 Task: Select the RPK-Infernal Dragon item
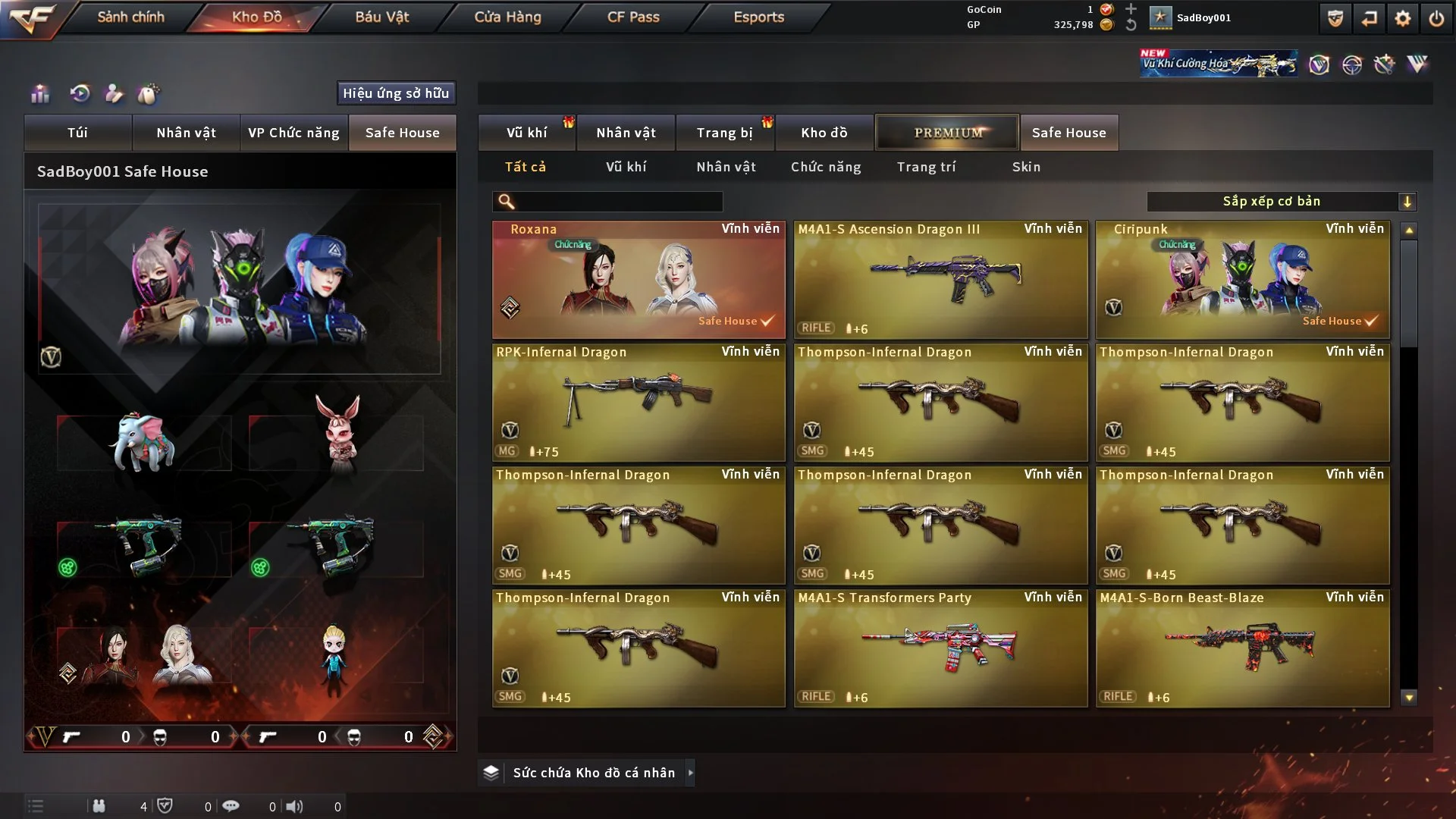pos(639,403)
